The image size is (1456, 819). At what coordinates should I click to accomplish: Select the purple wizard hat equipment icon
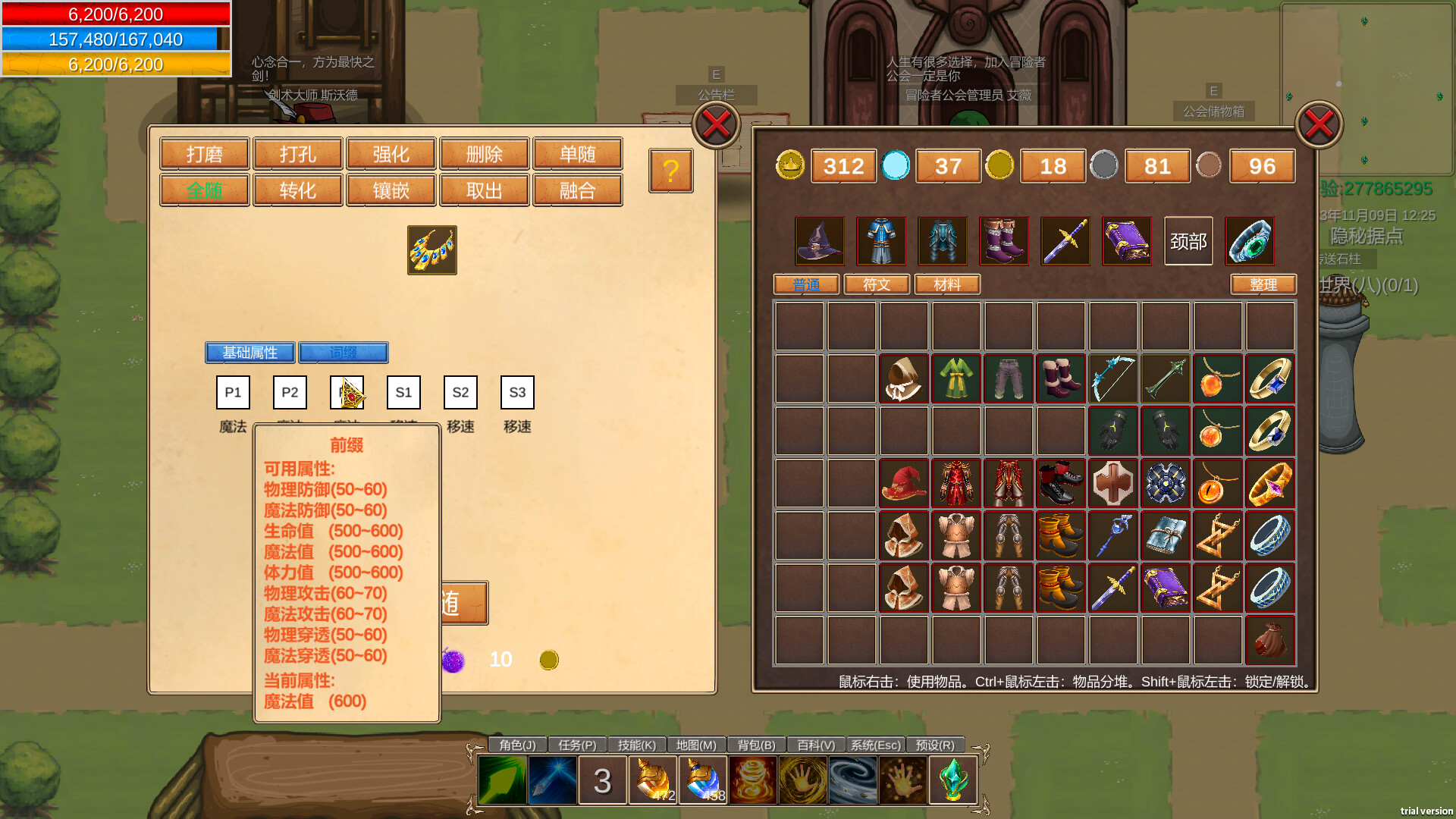(819, 241)
